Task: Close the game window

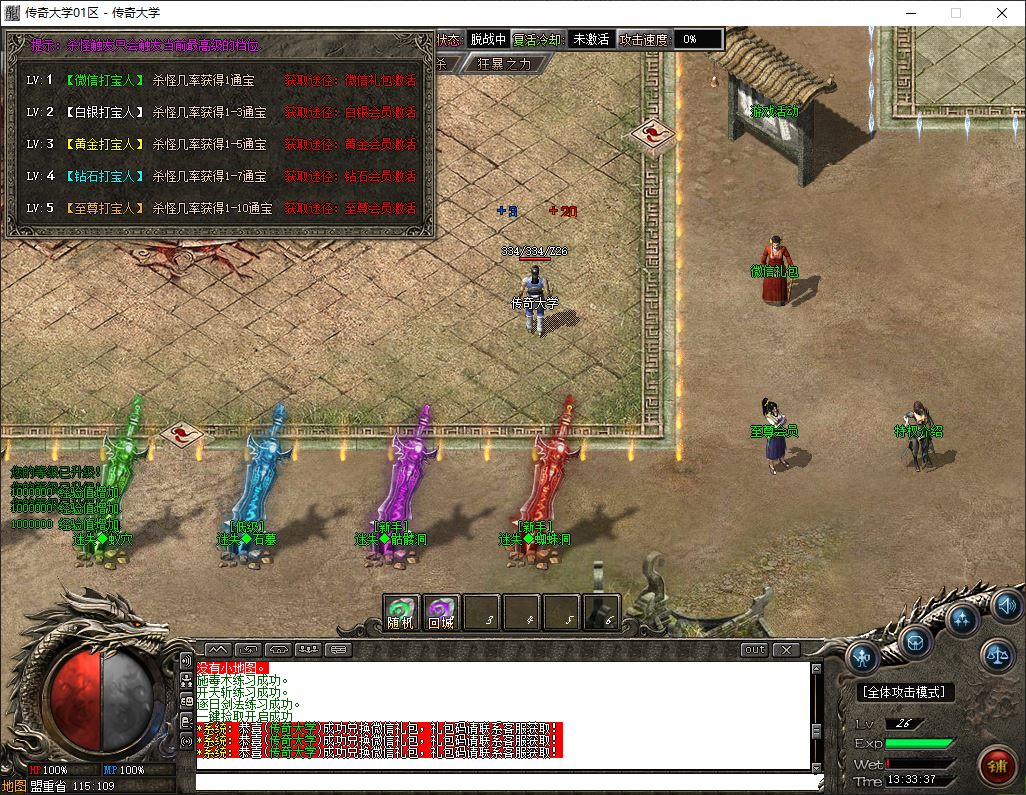Action: [1002, 13]
